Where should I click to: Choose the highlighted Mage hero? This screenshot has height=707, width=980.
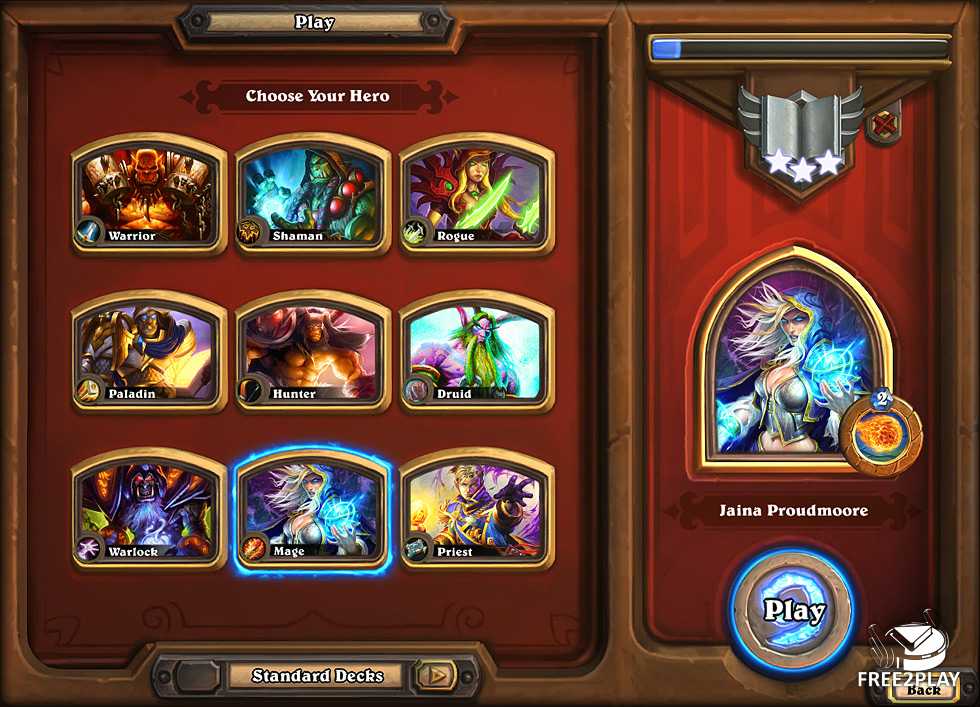coord(312,510)
